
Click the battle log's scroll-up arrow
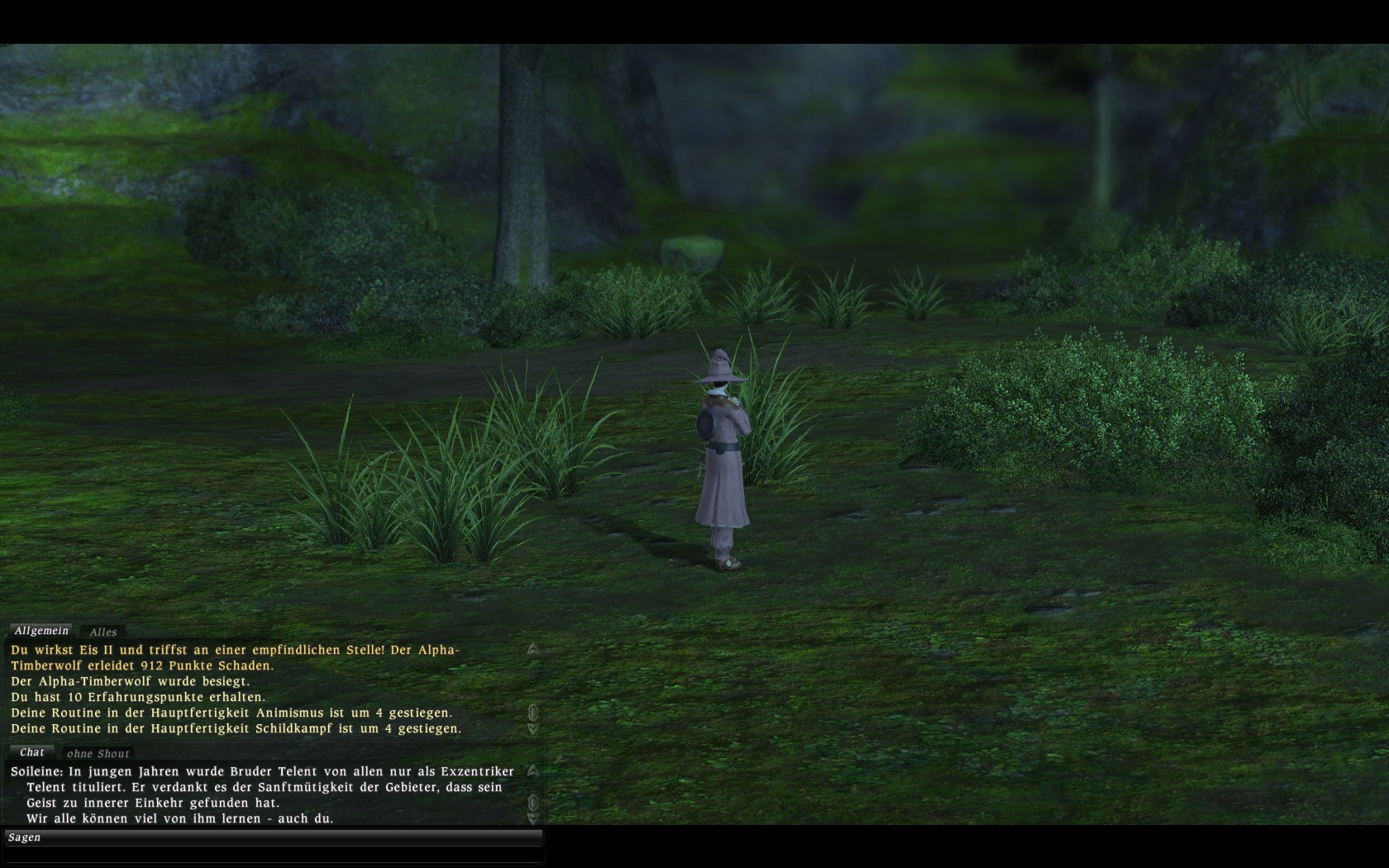(x=533, y=650)
